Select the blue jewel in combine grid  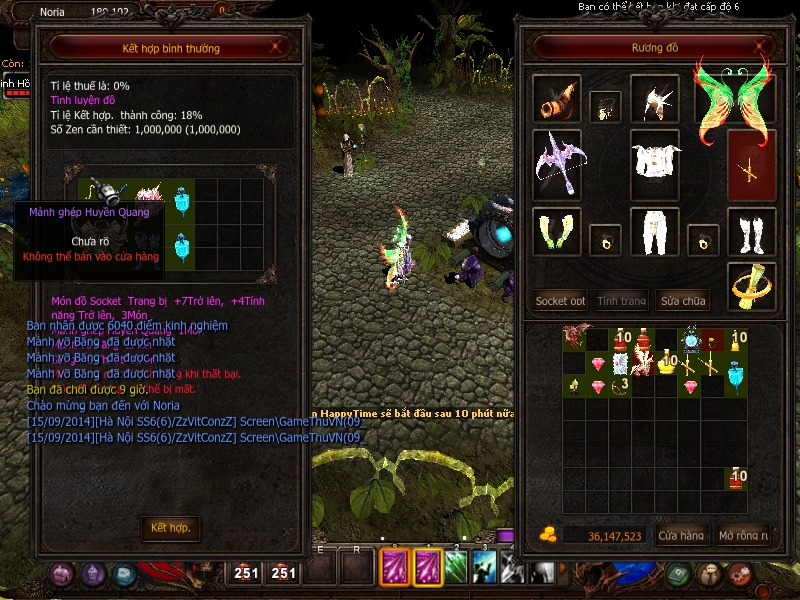pyautogui.click(x=181, y=200)
